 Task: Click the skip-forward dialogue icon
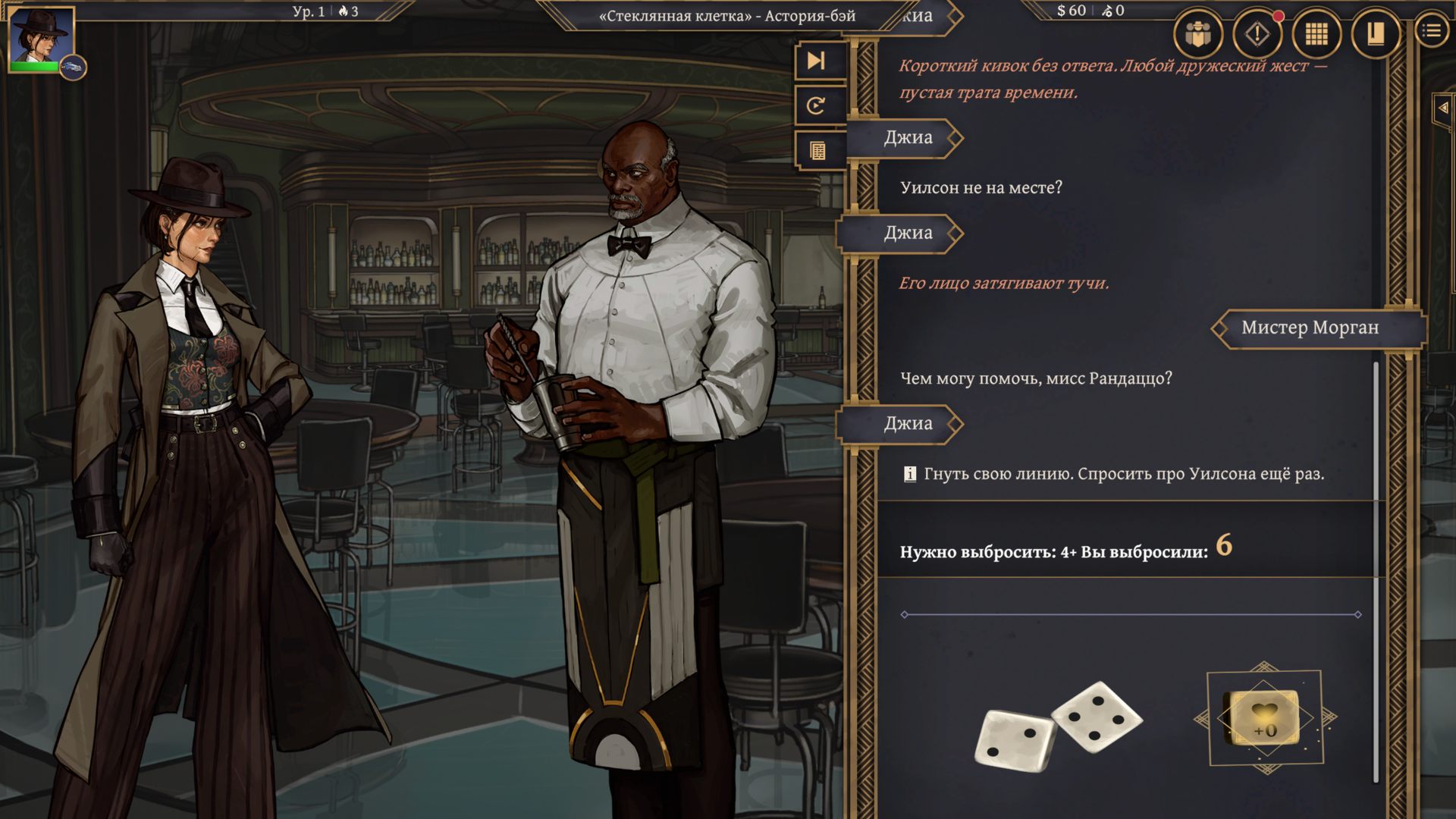[817, 62]
